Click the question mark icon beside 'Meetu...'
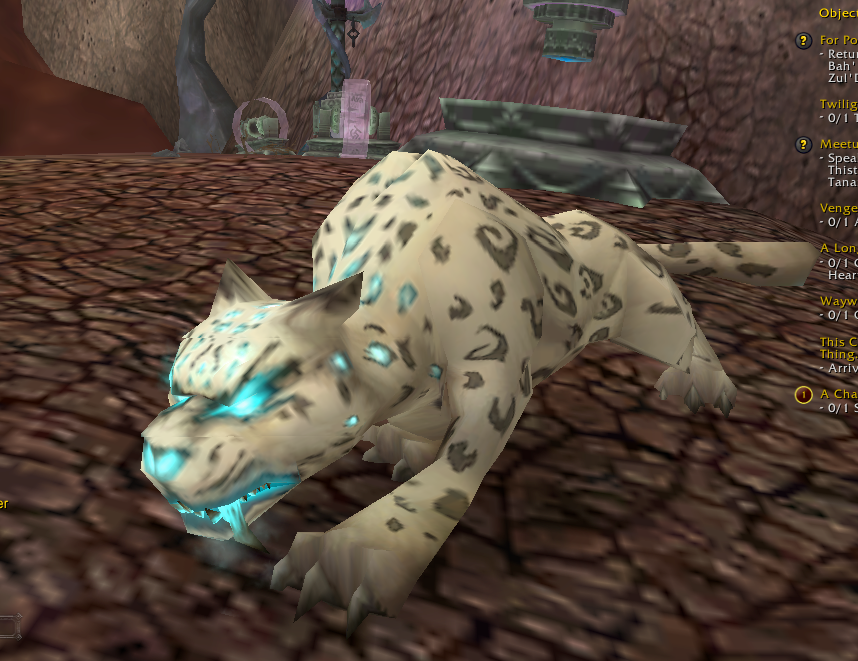The image size is (858, 661). coord(803,144)
